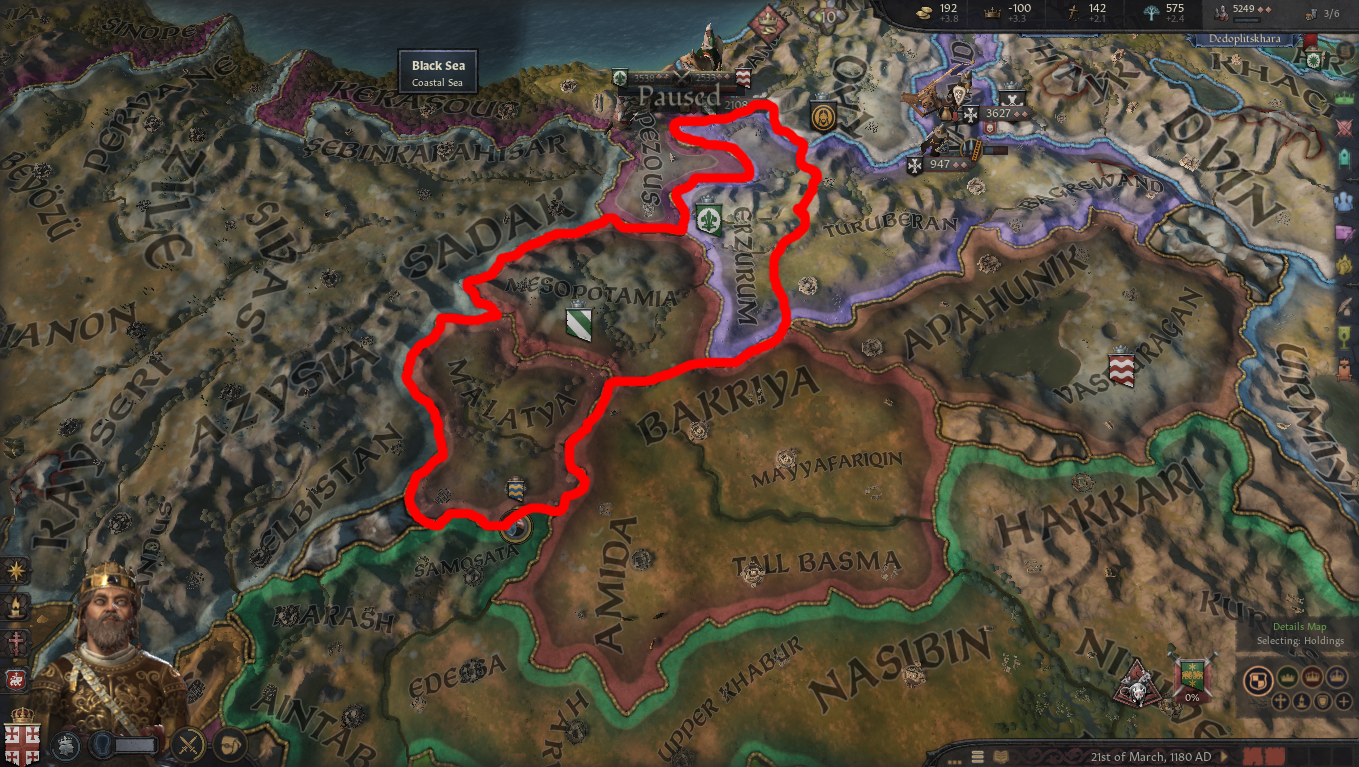
Task: Expand extra map modes with the plus button
Action: coord(1343,702)
